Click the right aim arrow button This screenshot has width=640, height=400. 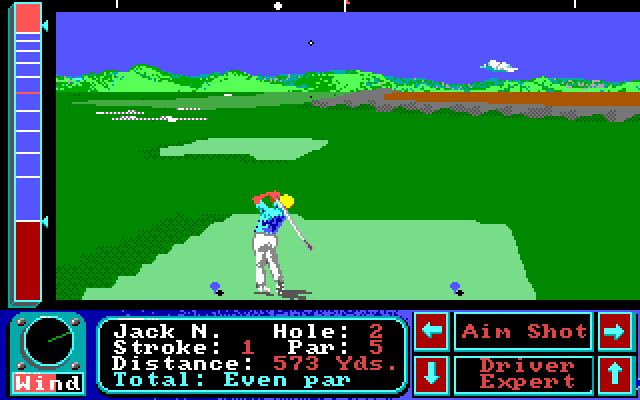click(x=613, y=331)
